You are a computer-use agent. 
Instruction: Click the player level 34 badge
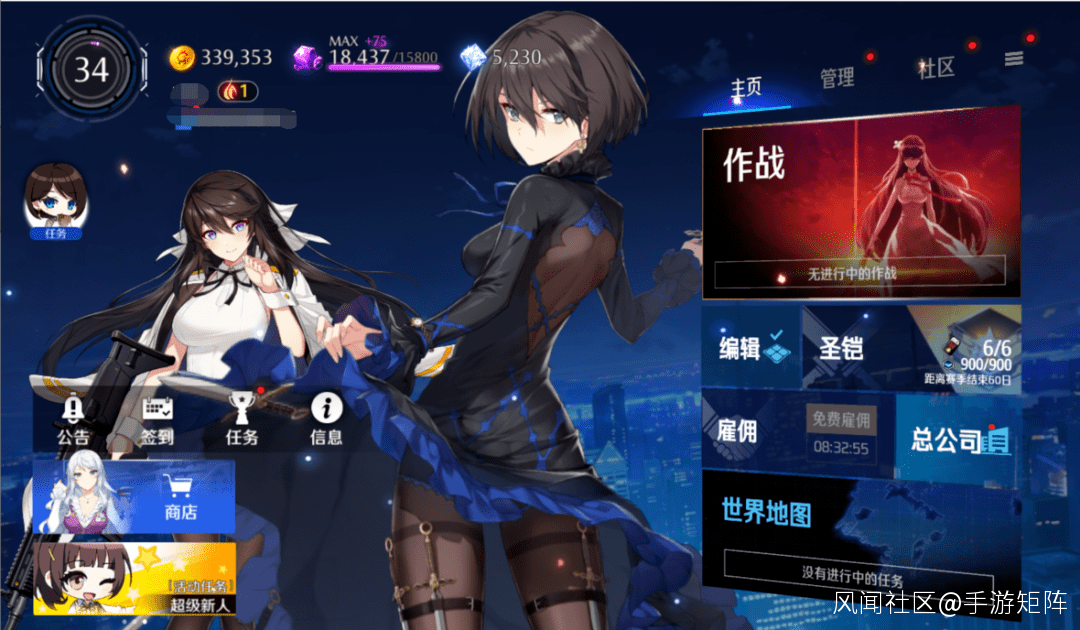point(91,70)
